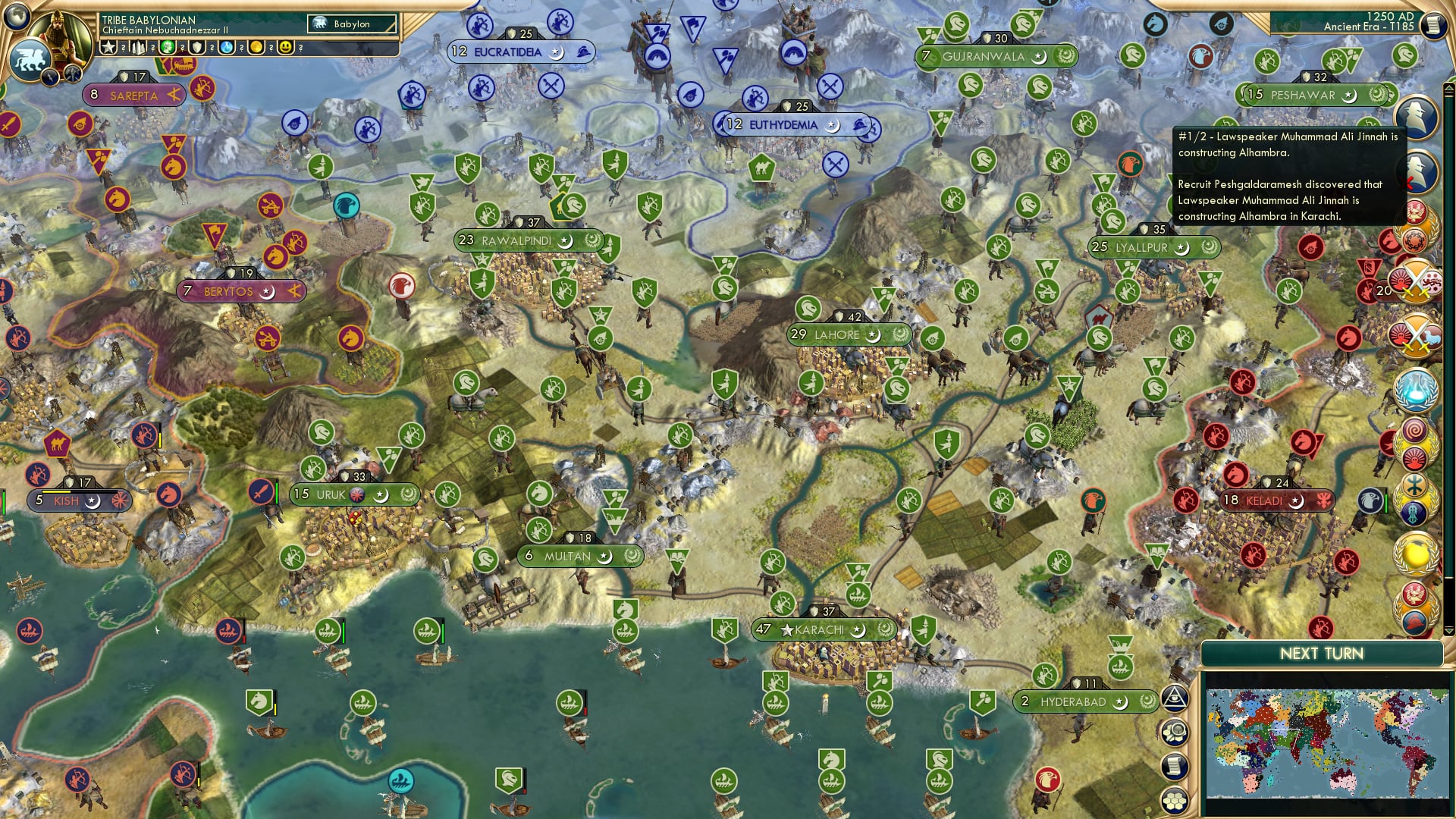The width and height of the screenshot is (1456, 819).
Task: Open the blue science flask notification
Action: tap(1415, 391)
